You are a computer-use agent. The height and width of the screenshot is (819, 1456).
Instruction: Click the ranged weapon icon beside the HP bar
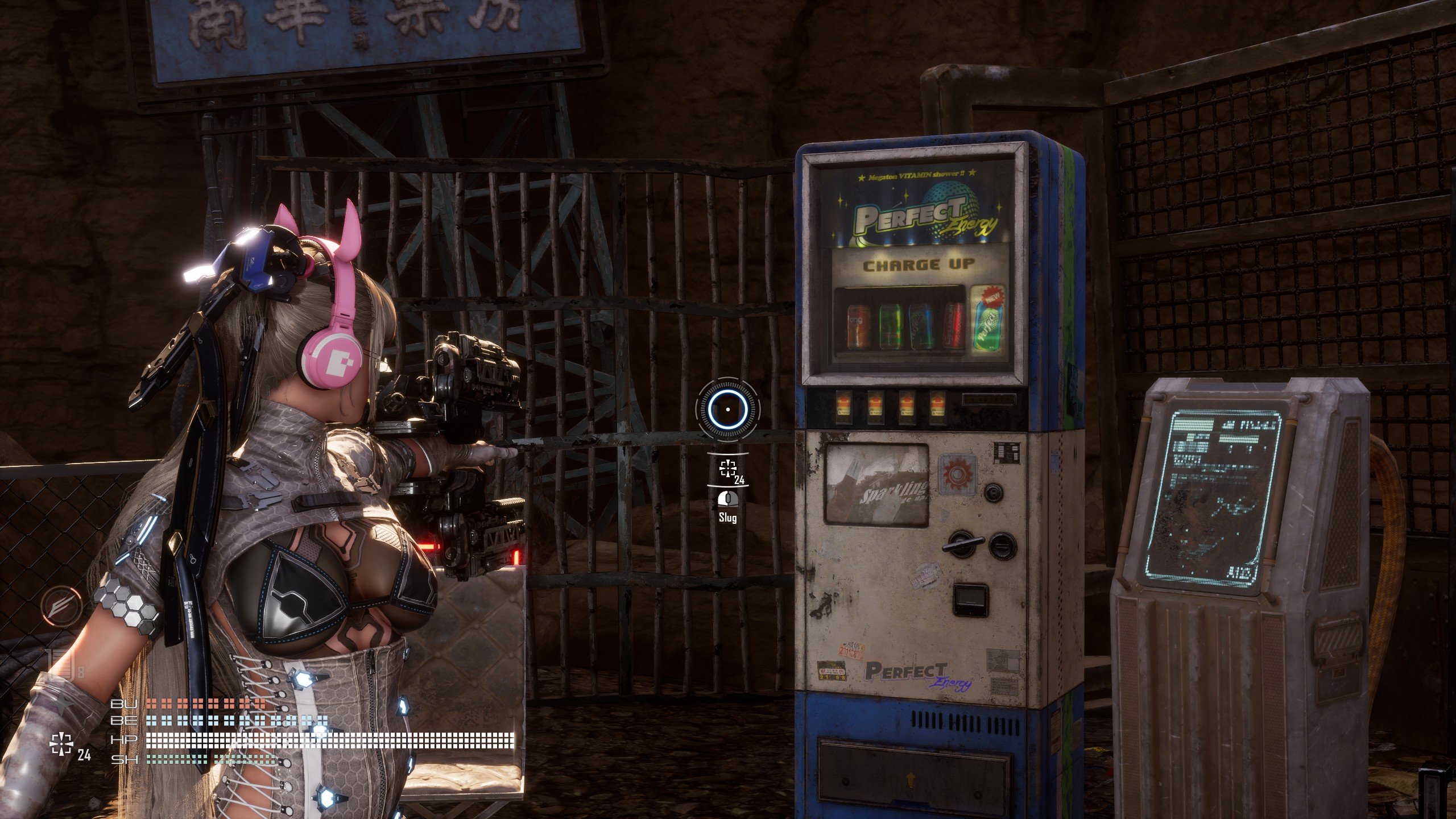pos(61,744)
